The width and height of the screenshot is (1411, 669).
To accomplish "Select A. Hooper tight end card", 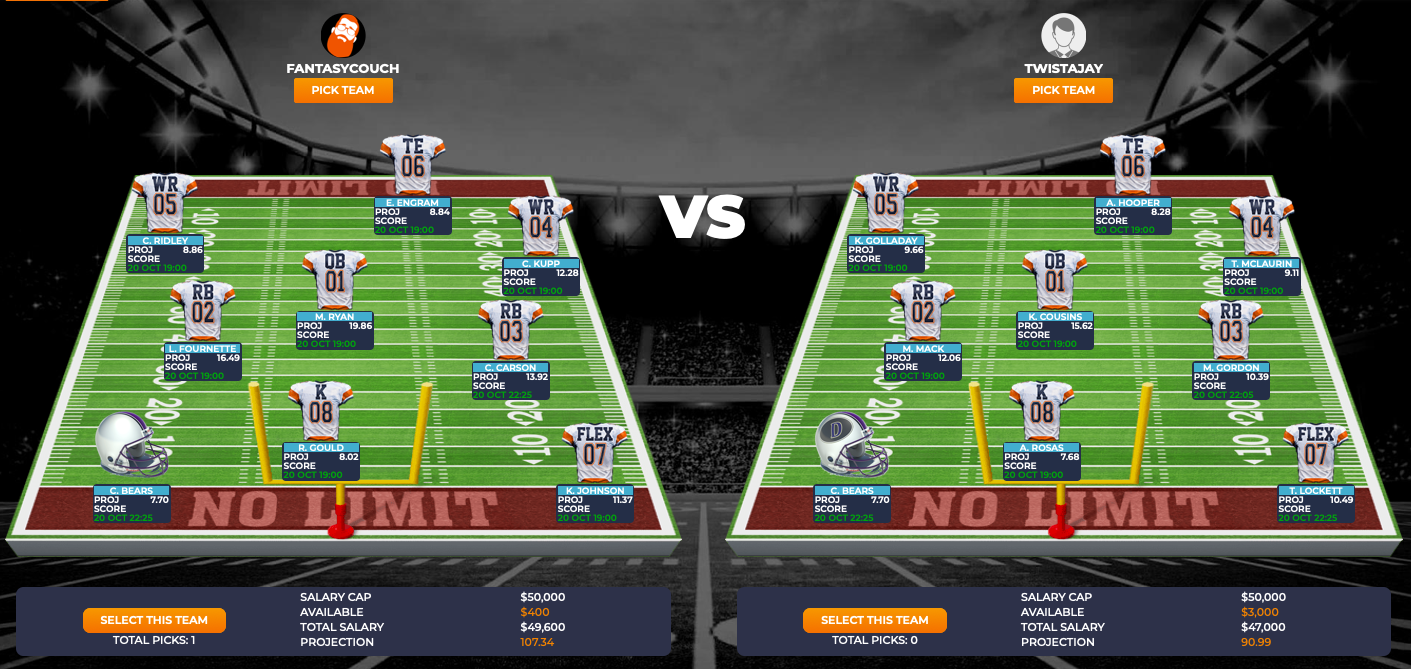I will (x=1133, y=216).
